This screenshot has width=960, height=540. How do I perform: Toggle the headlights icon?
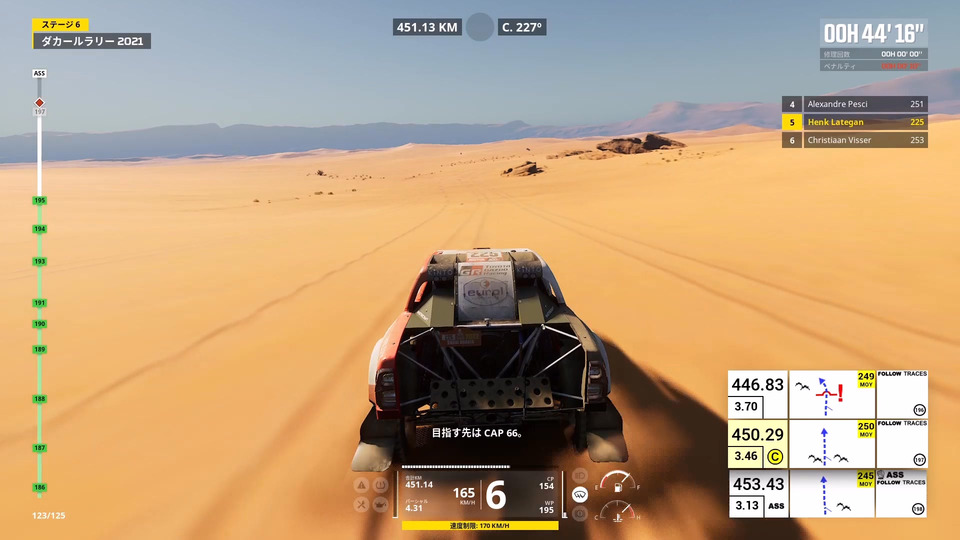click(579, 476)
